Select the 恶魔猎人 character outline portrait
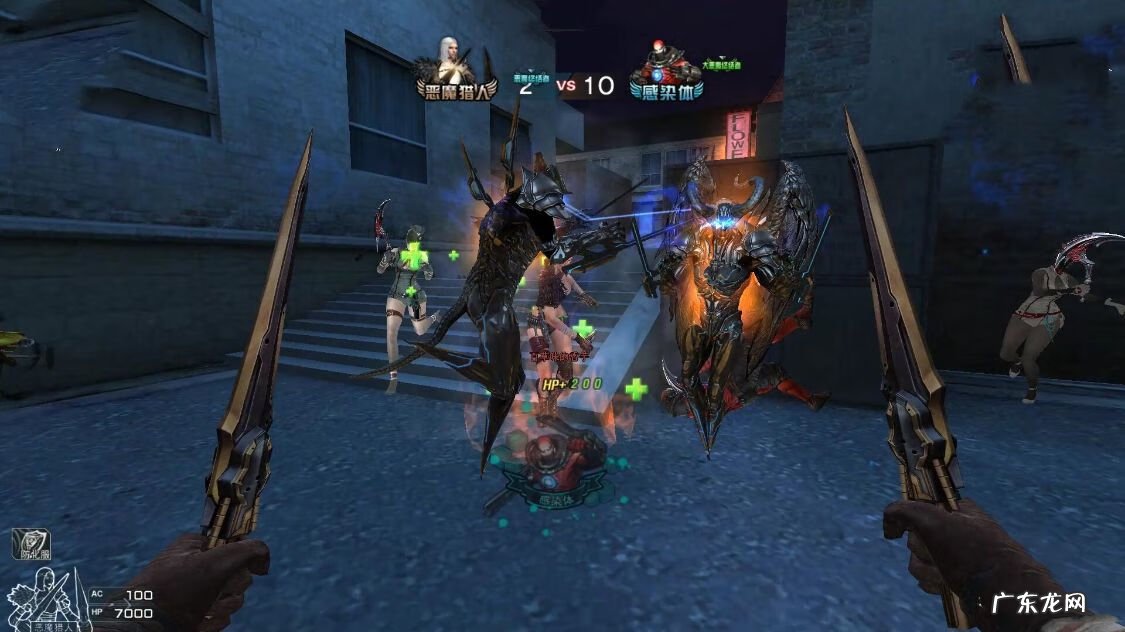 pyautogui.click(x=46, y=597)
